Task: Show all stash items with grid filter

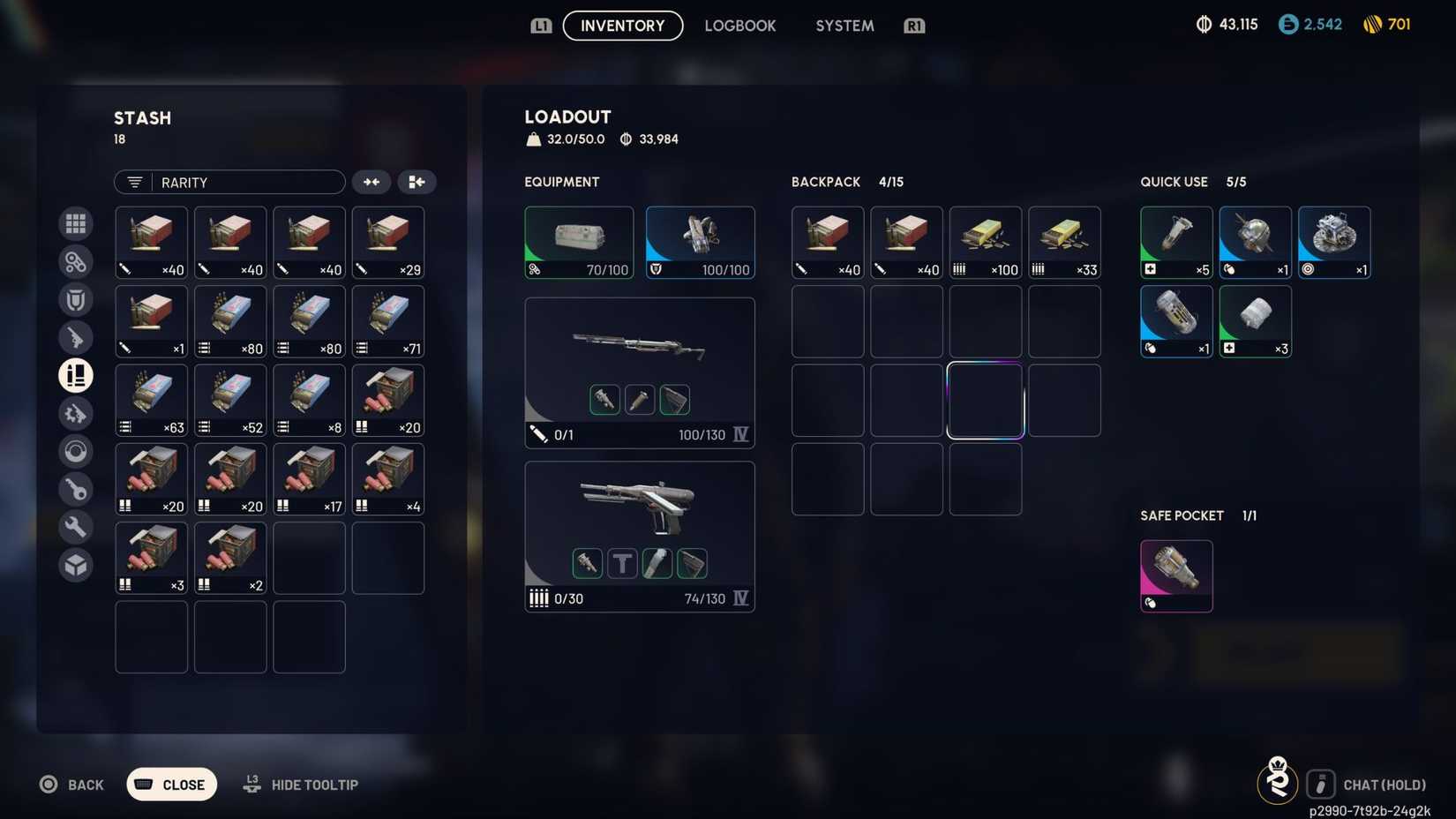Action: tap(76, 224)
